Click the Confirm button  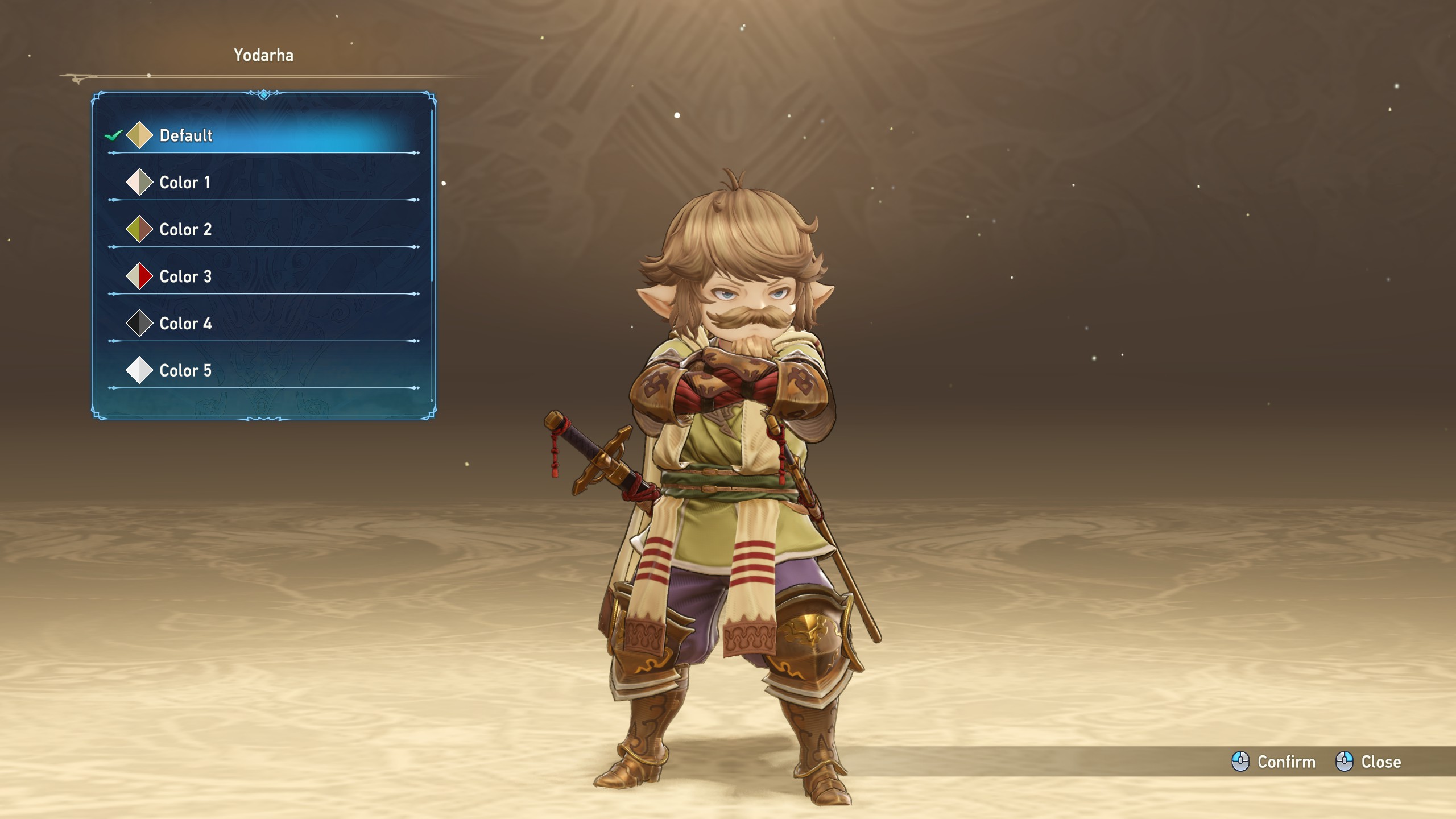[x=1274, y=762]
